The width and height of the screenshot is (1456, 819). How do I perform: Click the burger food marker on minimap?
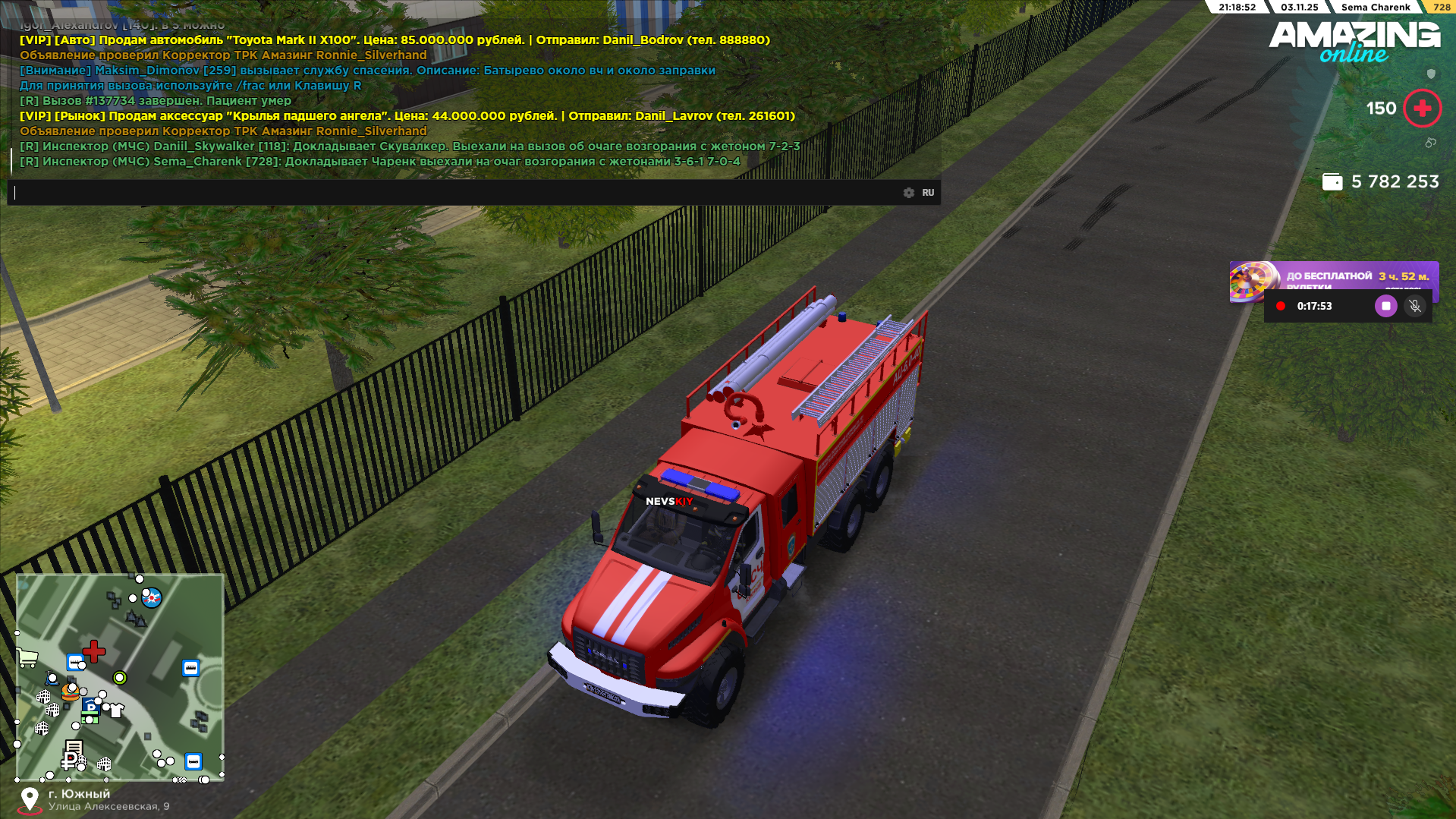click(71, 691)
